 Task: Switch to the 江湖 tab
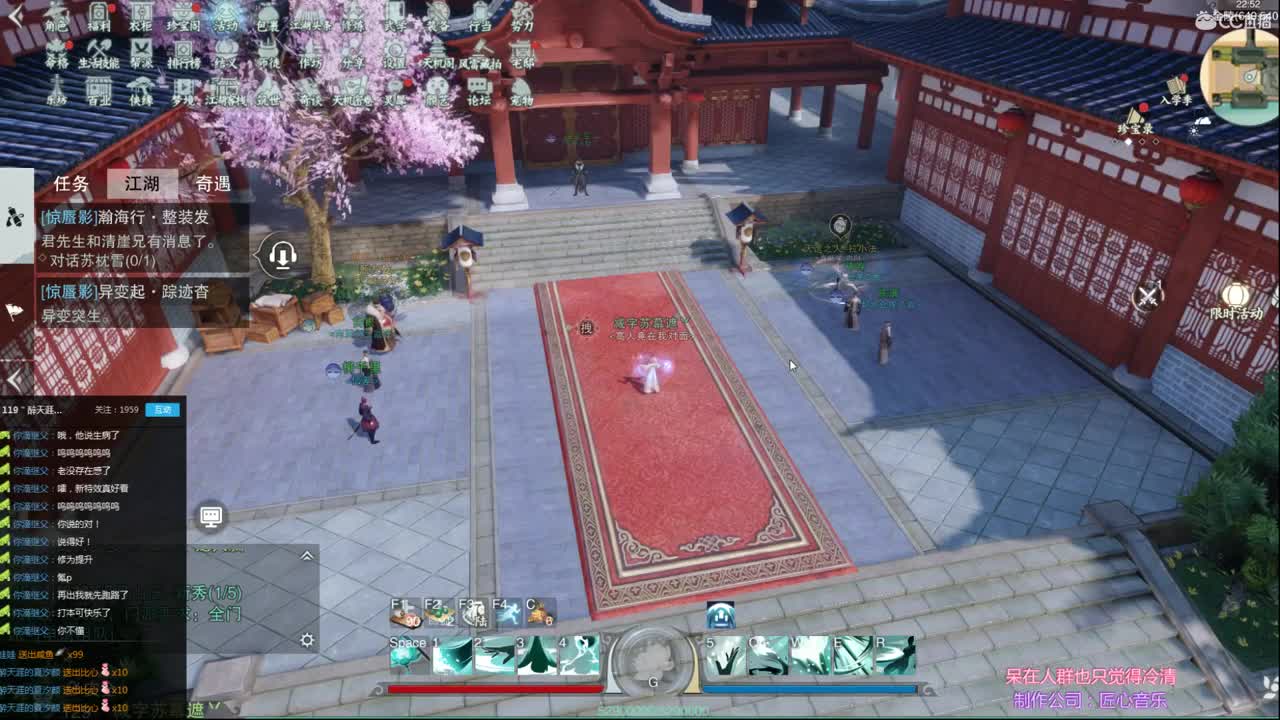(143, 183)
